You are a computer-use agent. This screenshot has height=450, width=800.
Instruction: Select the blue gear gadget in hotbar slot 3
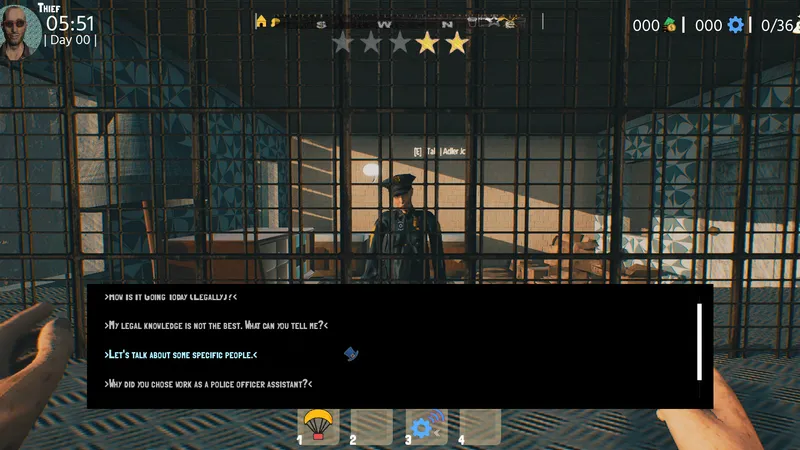424,427
